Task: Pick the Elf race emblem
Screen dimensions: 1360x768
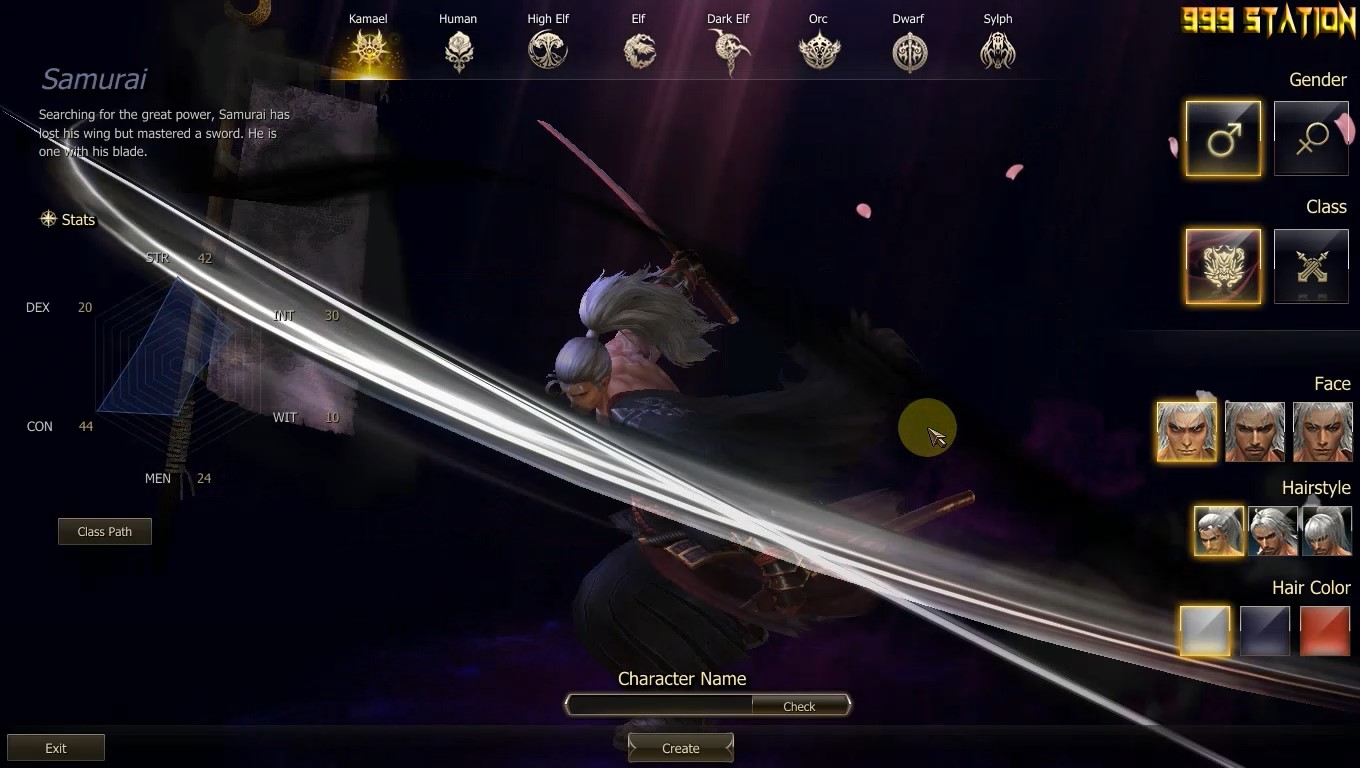Action: coord(640,49)
